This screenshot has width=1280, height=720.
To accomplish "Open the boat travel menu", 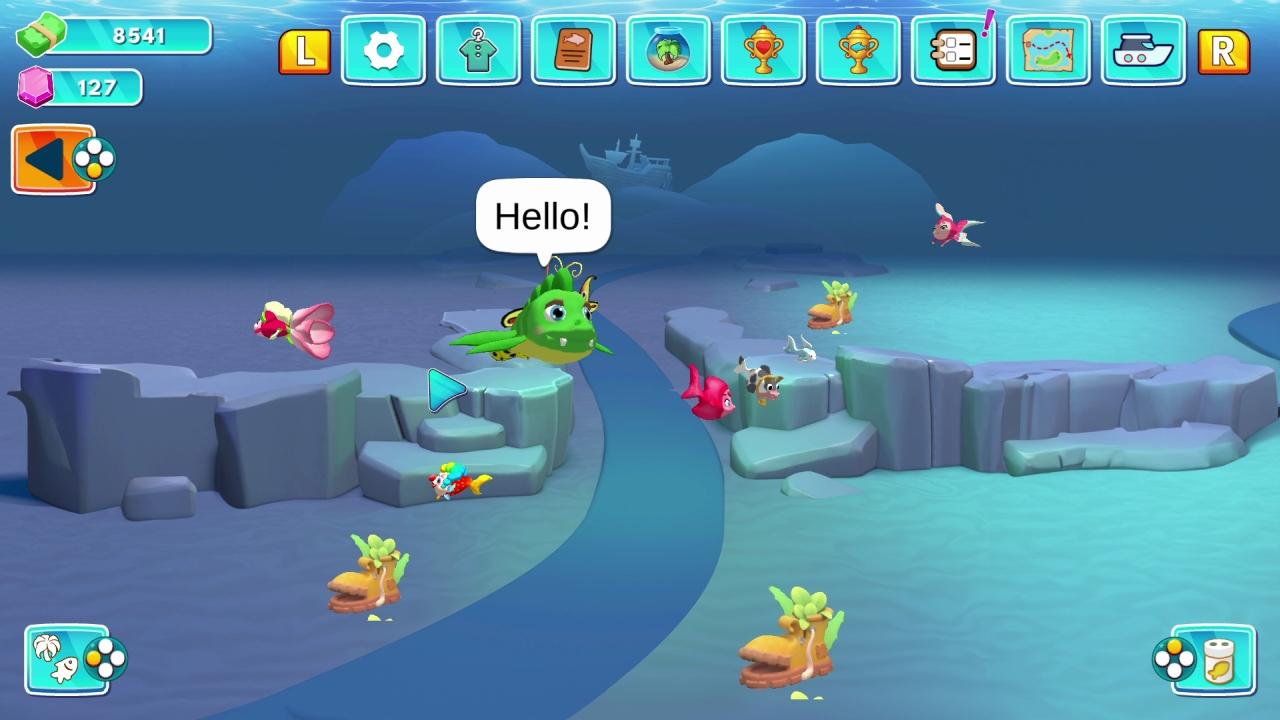I will (1143, 50).
